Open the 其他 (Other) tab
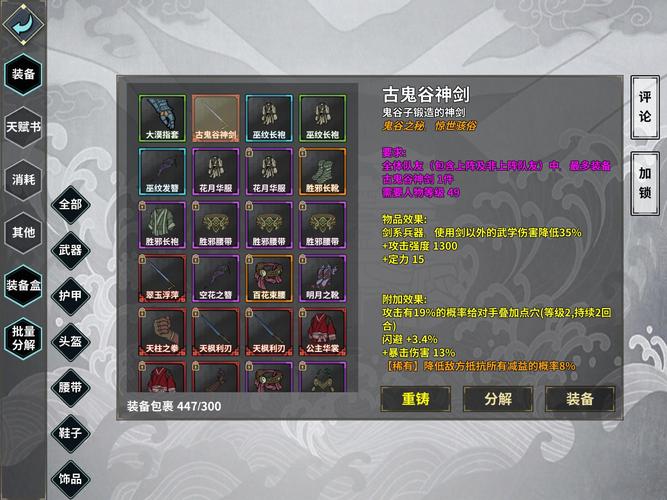 point(22,232)
